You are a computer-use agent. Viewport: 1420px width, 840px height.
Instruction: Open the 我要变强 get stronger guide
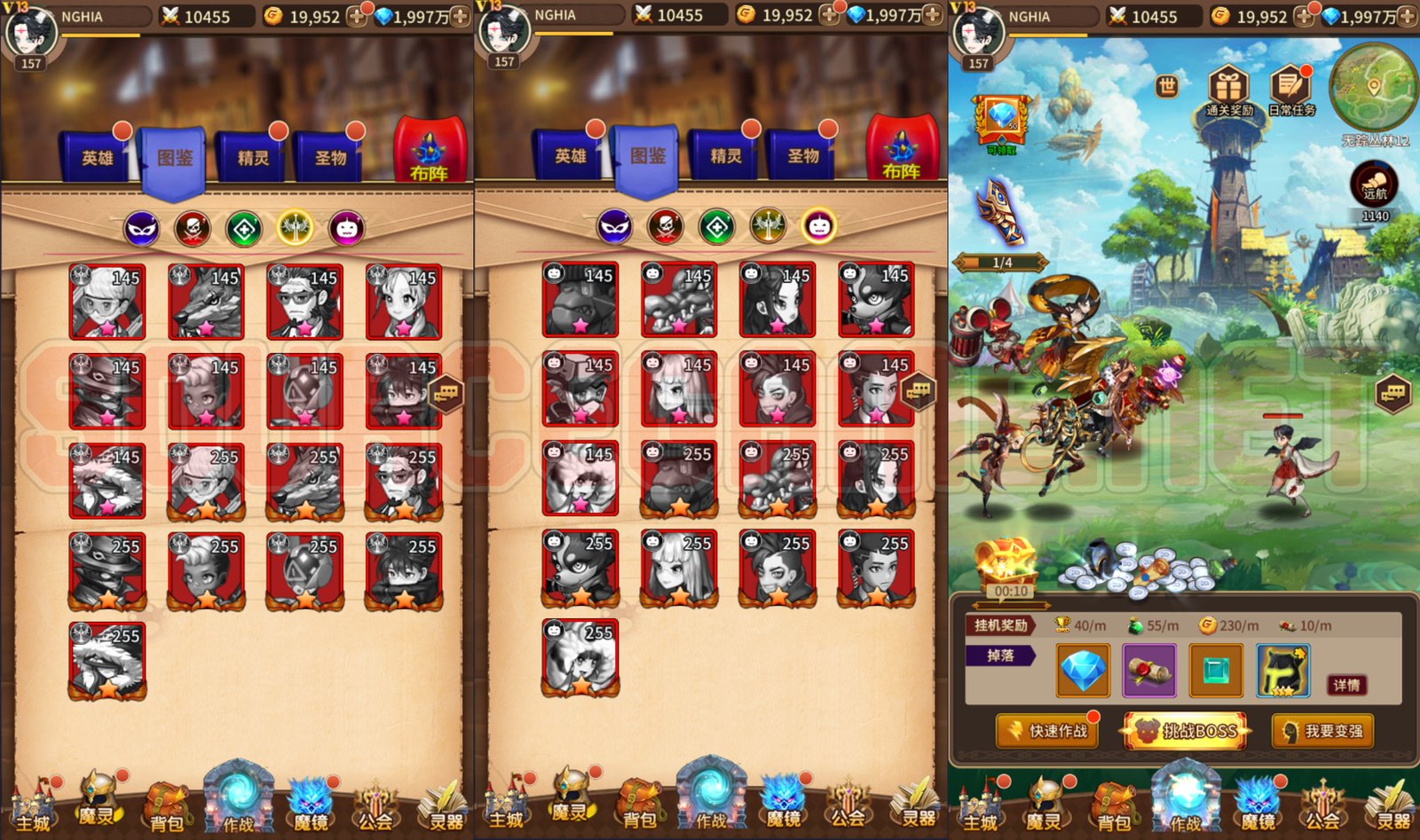[x=1322, y=731]
